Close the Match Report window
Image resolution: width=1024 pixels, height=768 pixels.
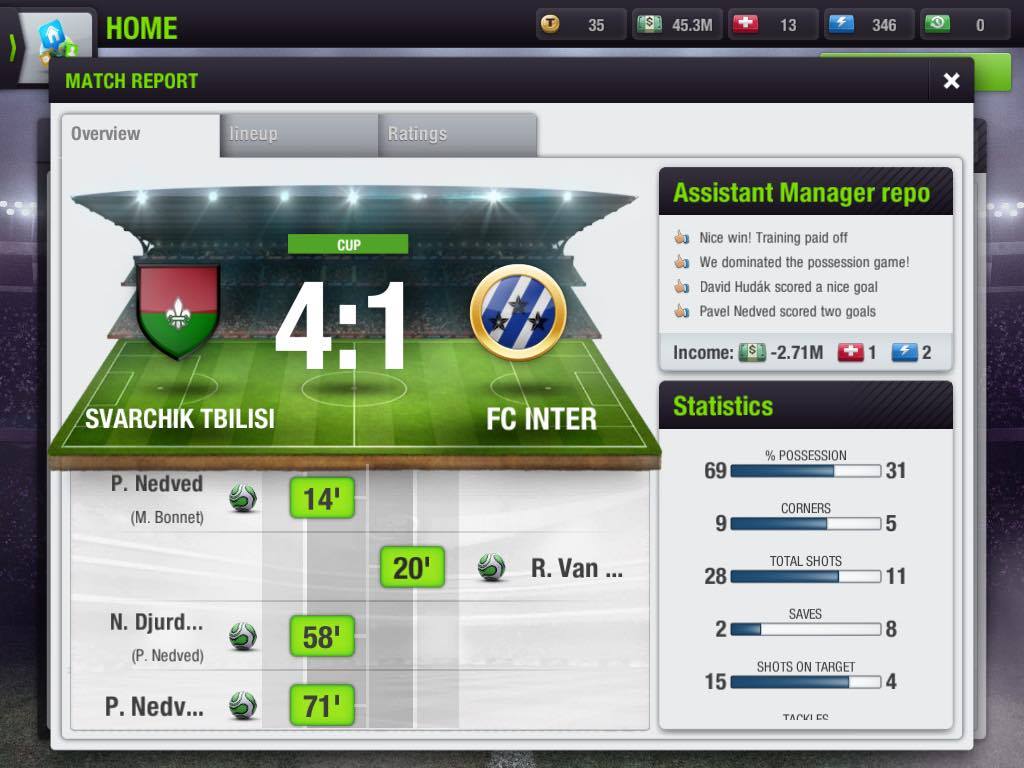951,81
